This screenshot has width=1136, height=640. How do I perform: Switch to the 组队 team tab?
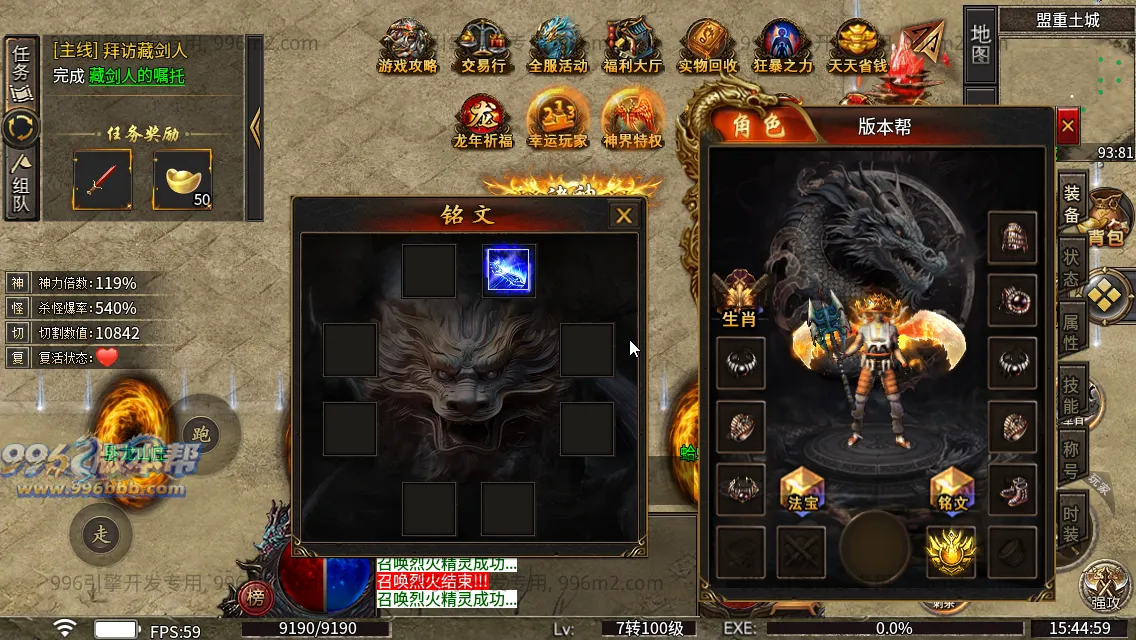pyautogui.click(x=21, y=185)
